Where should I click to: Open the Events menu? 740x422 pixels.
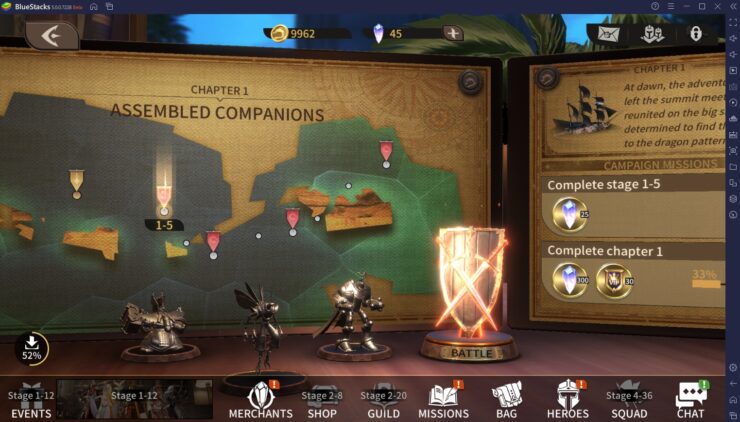[x=30, y=401]
